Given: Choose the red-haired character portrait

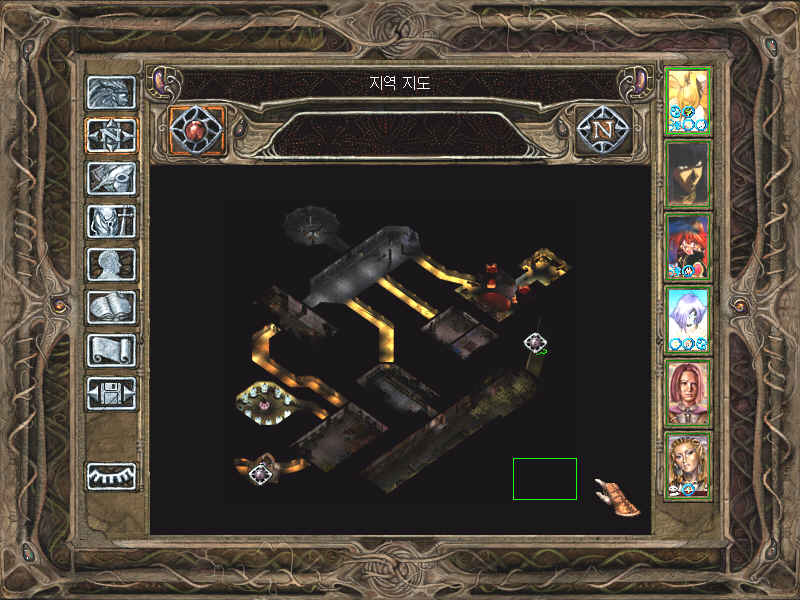Looking at the screenshot, I should 688,246.
